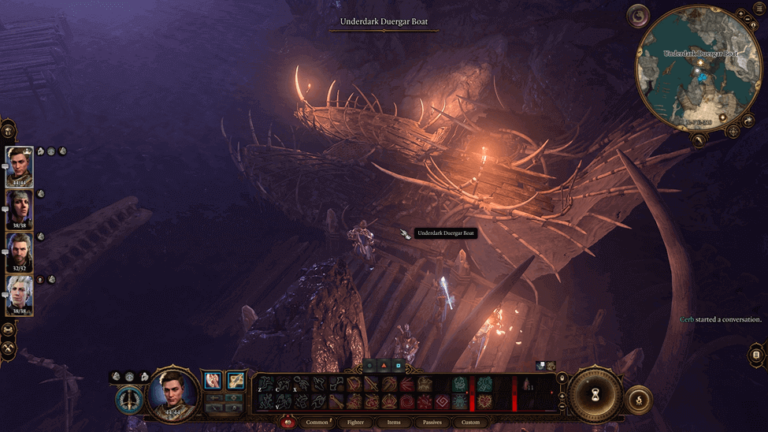The width and height of the screenshot is (768, 432).
Task: Select the first party member portrait
Action: [x=19, y=166]
